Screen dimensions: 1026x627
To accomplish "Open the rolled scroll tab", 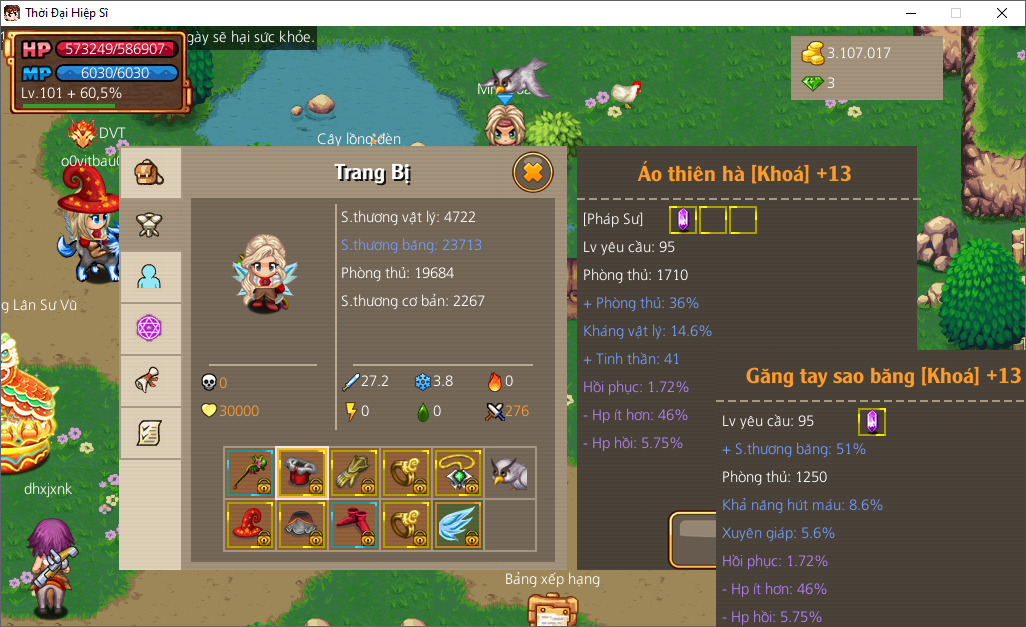I will coord(150,381).
